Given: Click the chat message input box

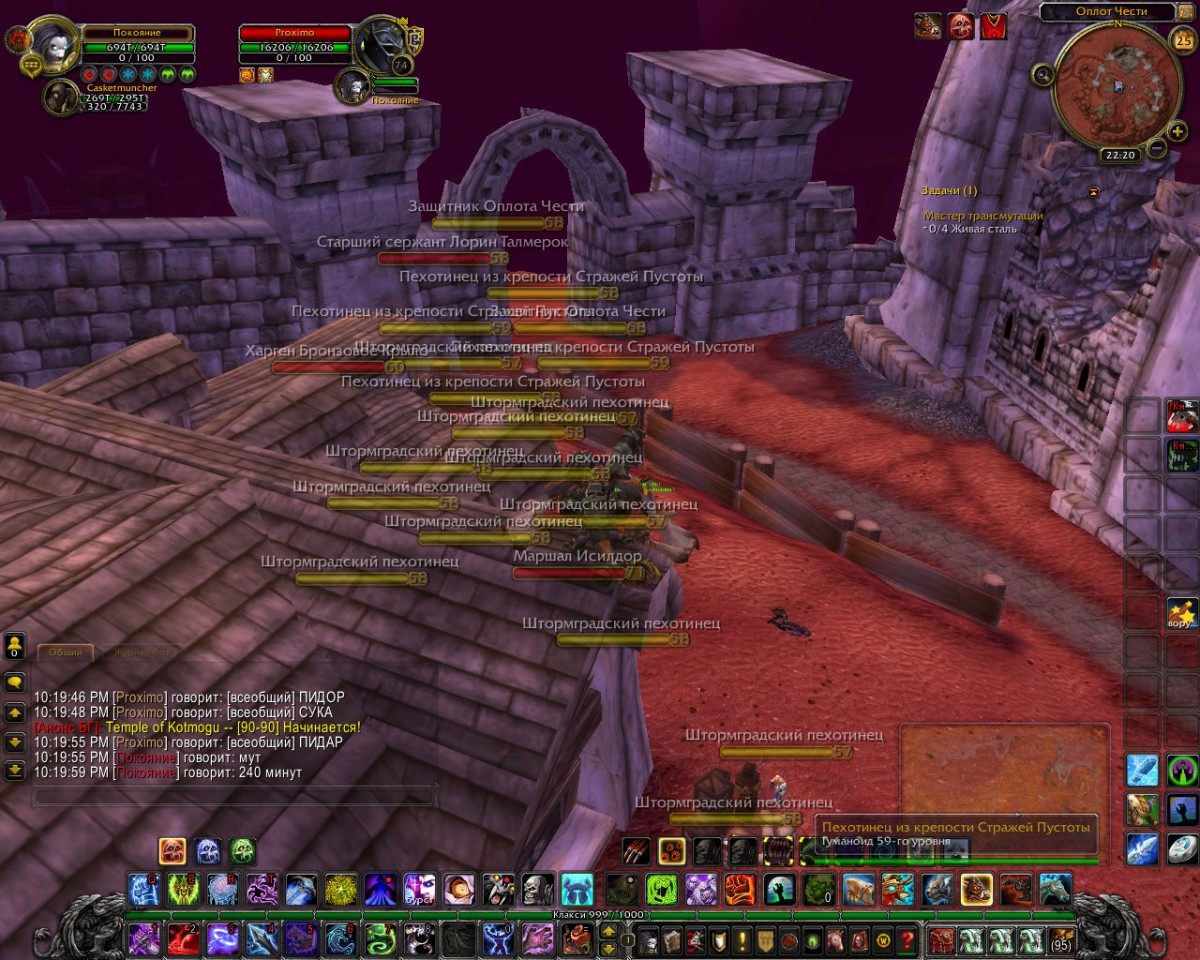Looking at the screenshot, I should pos(235,796).
